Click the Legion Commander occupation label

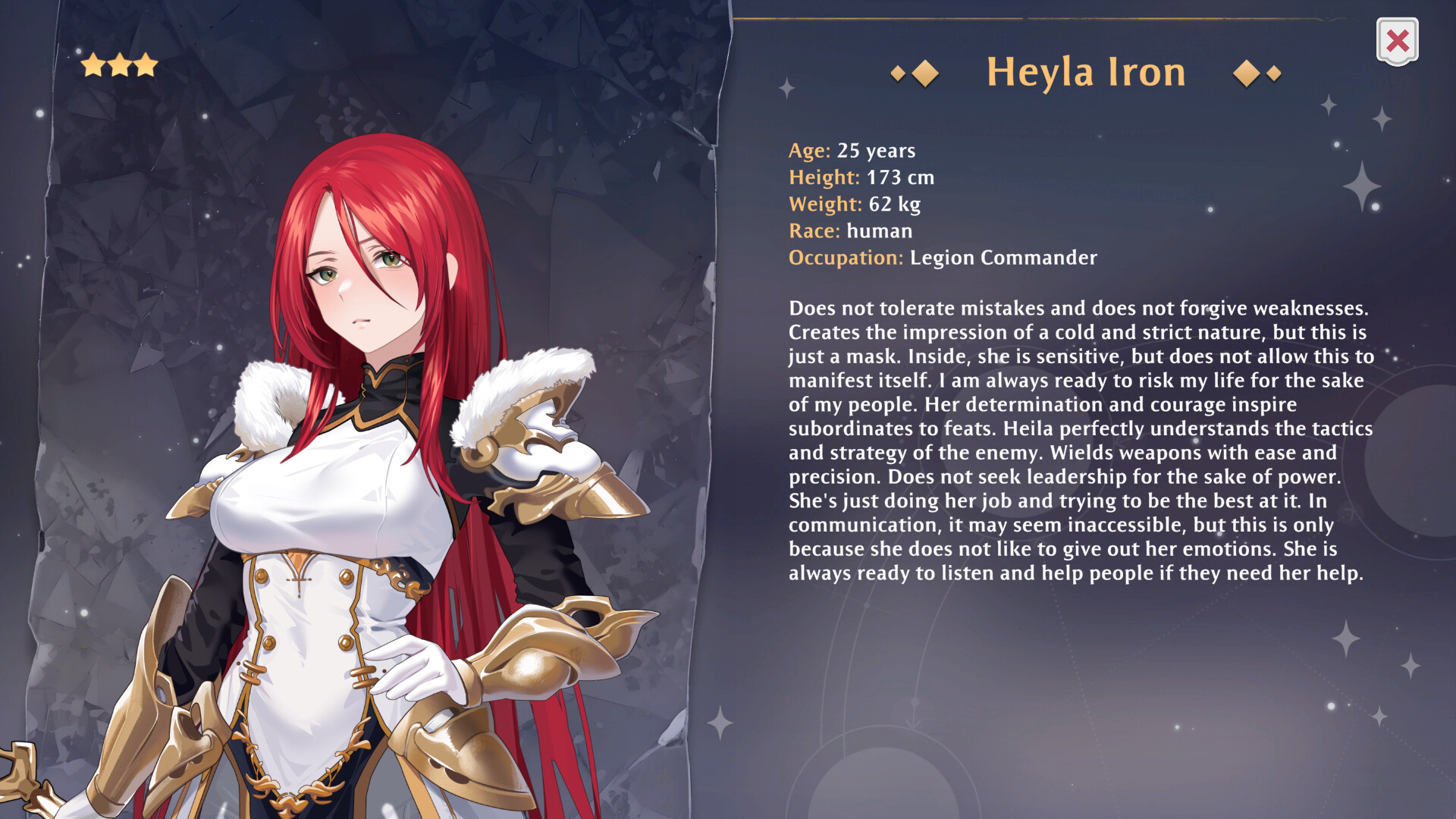pos(1003,258)
